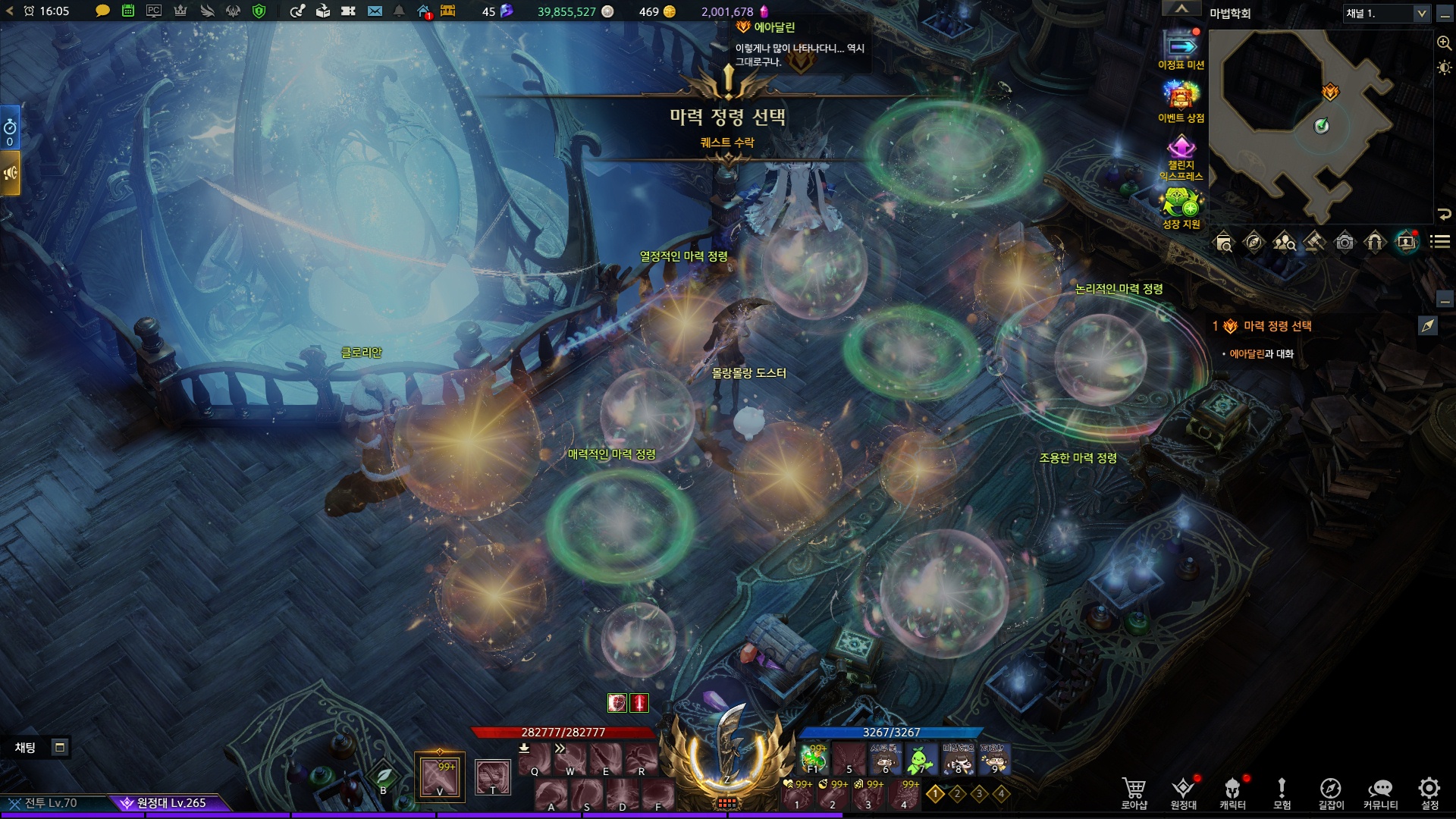Open the 설정 settings gear
The height and width of the screenshot is (819, 1456).
1429,792
